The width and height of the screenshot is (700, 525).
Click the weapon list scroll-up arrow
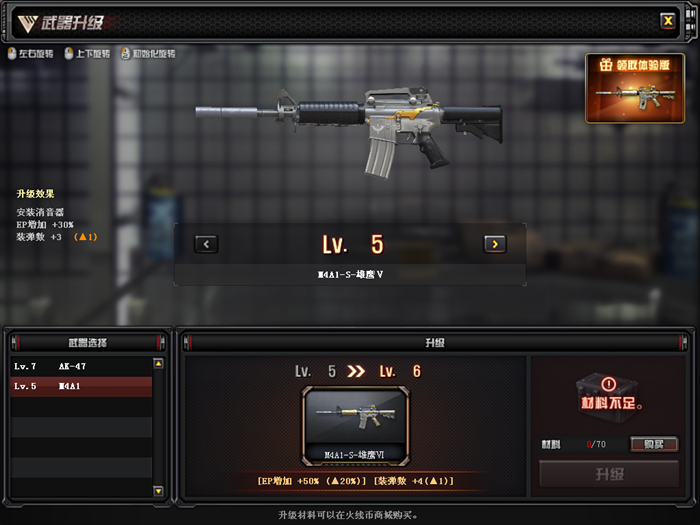click(157, 365)
